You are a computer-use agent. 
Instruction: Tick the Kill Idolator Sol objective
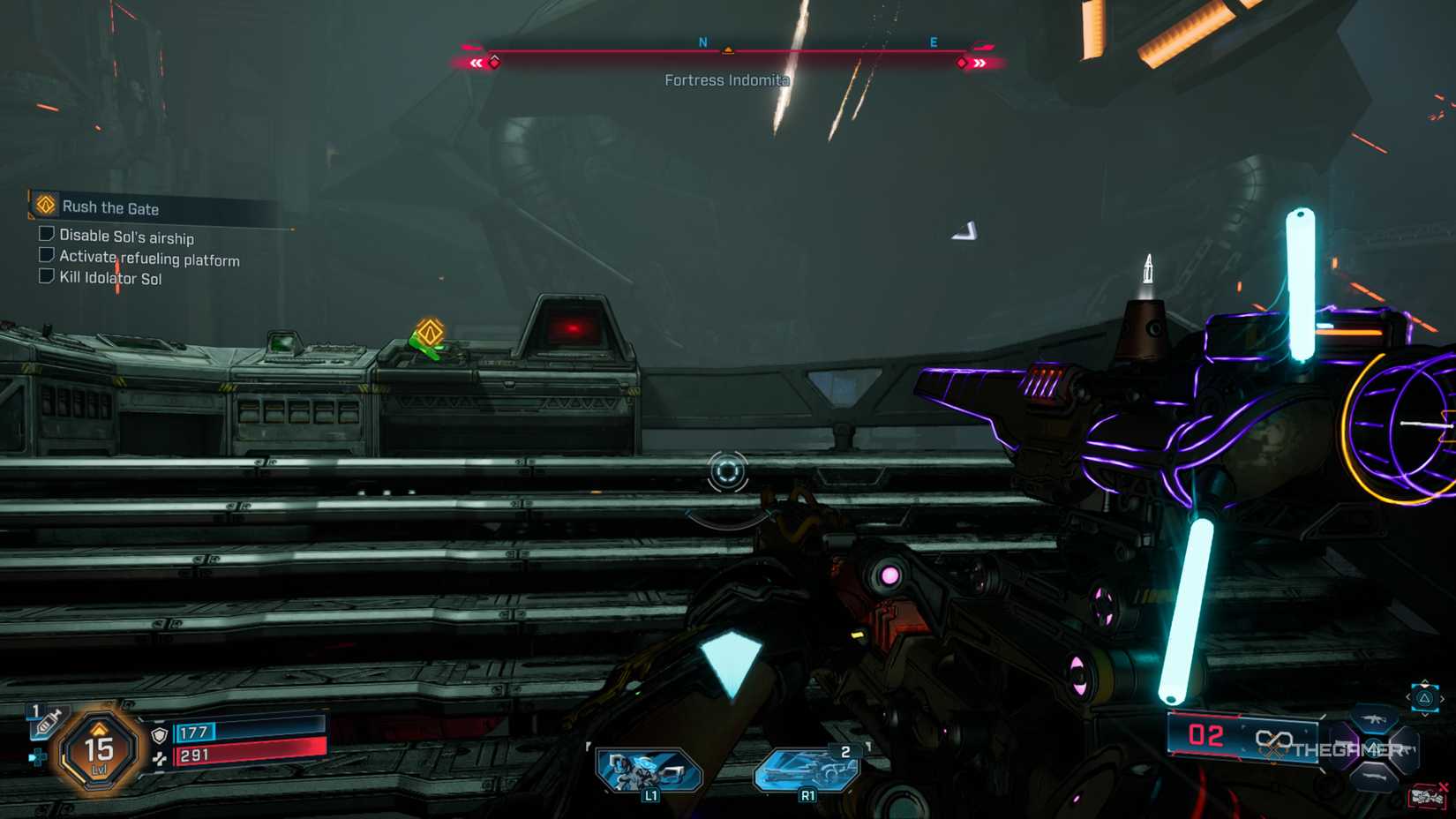47,276
